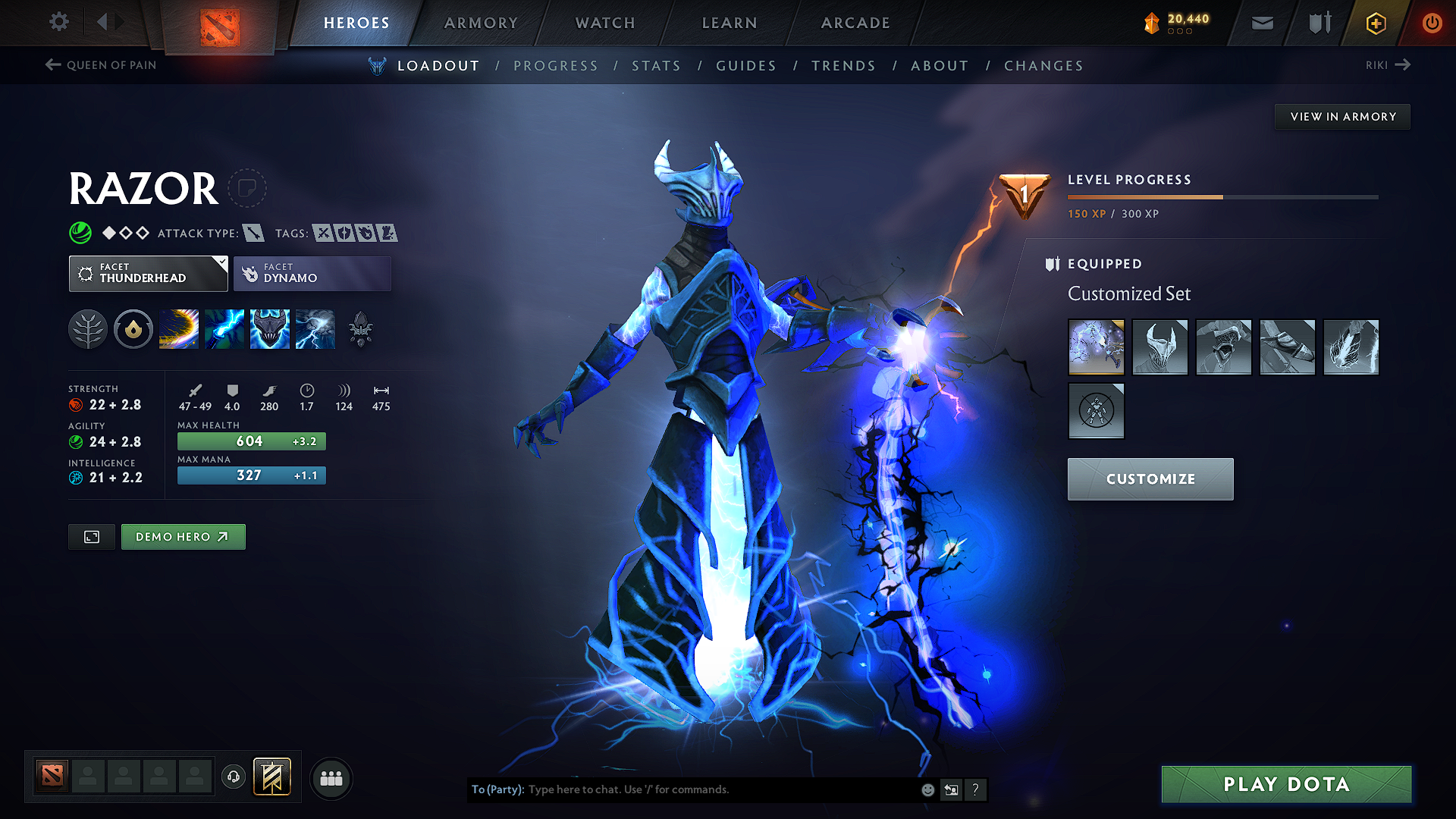The image size is (1456, 819).
Task: Open Razor's talent tree icon
Action: 88,329
